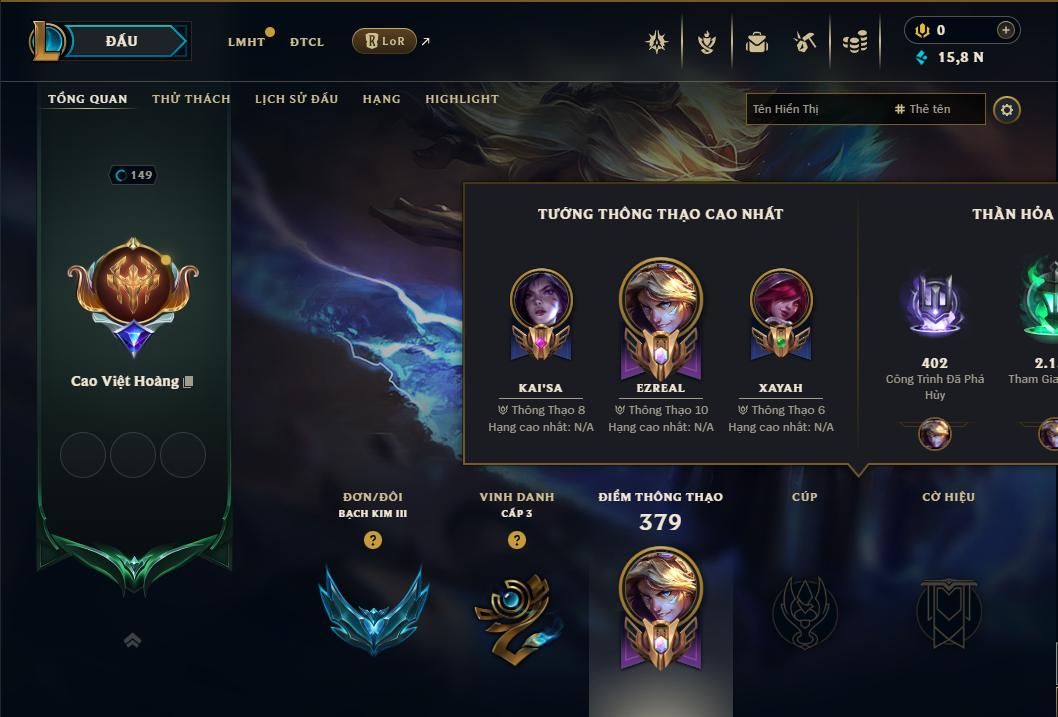
Task: Open the profile settings gear
Action: tap(1007, 110)
